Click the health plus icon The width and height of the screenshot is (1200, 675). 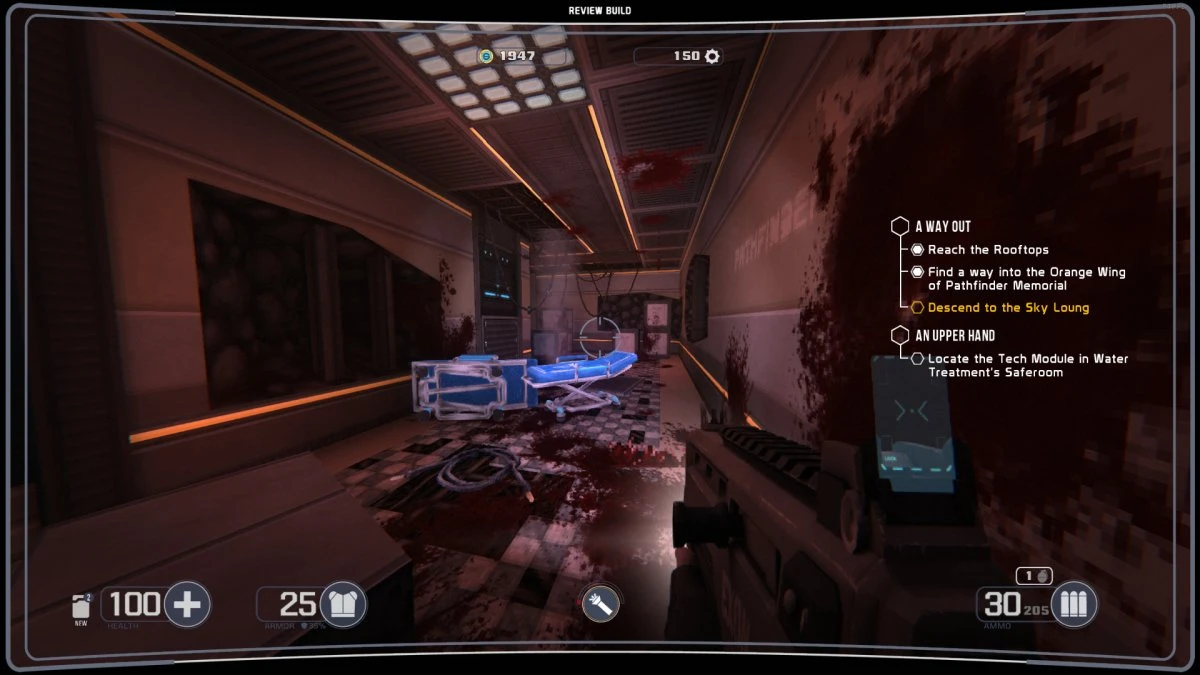187,604
